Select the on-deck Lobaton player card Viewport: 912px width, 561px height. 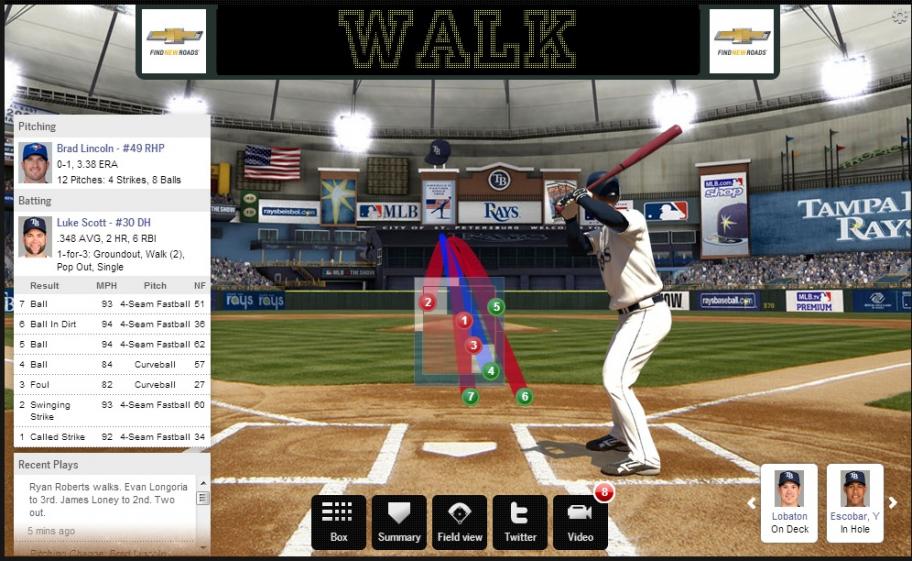[x=789, y=503]
